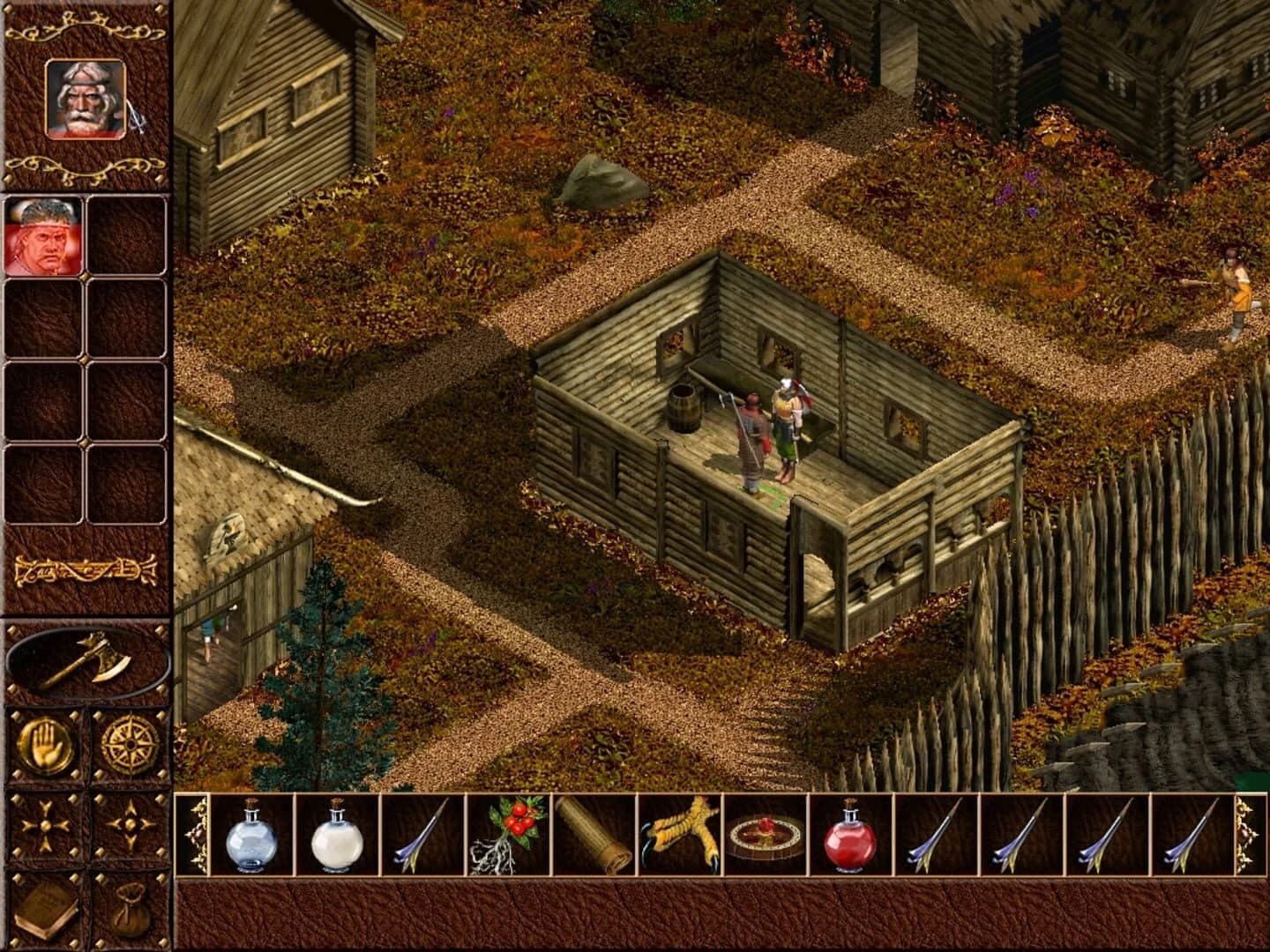The image size is (1270, 952).
Task: Toggle halt mode with the hand icon
Action: pyautogui.click(x=43, y=743)
